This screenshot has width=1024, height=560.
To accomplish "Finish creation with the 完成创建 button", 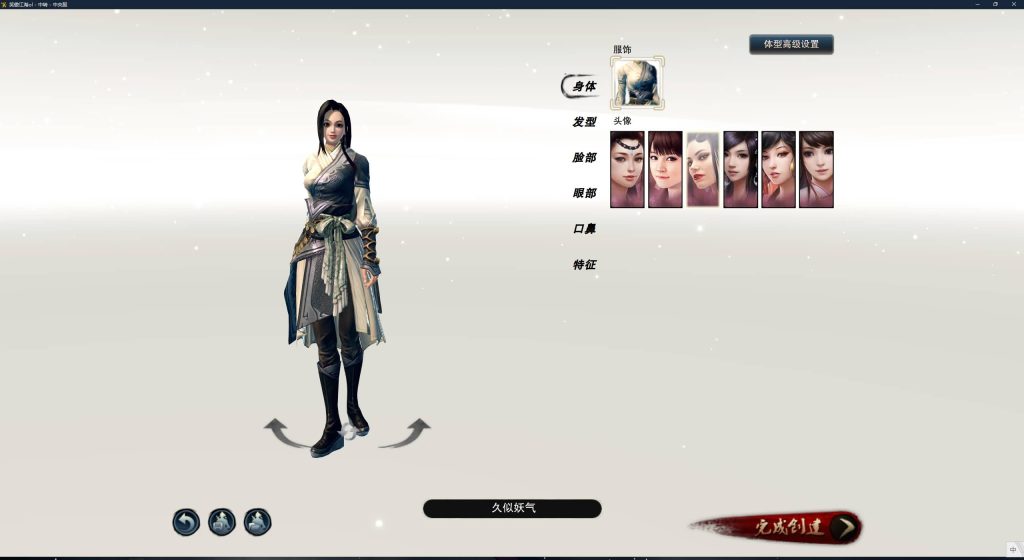I will pyautogui.click(x=790, y=527).
